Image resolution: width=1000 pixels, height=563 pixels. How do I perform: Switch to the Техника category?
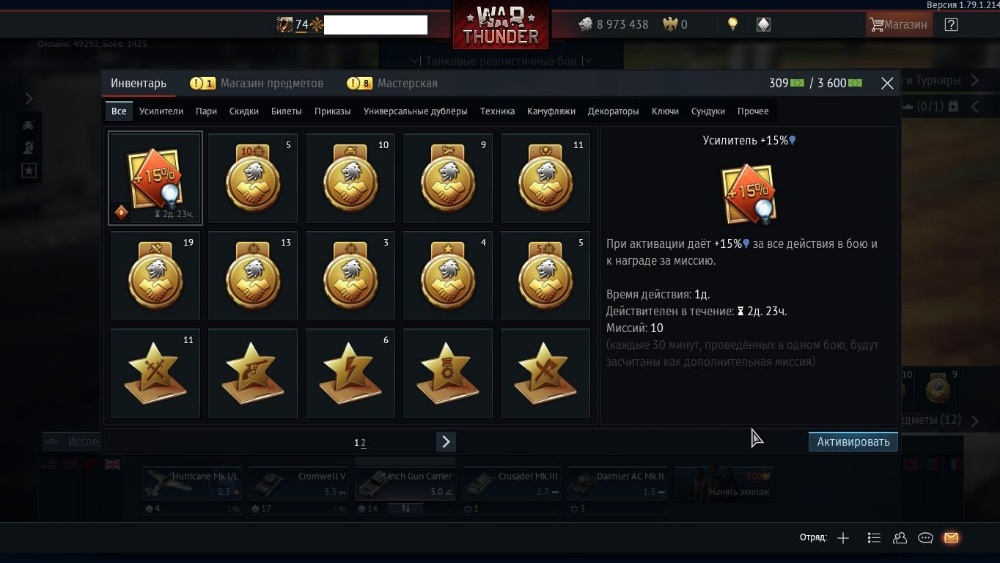(497, 111)
